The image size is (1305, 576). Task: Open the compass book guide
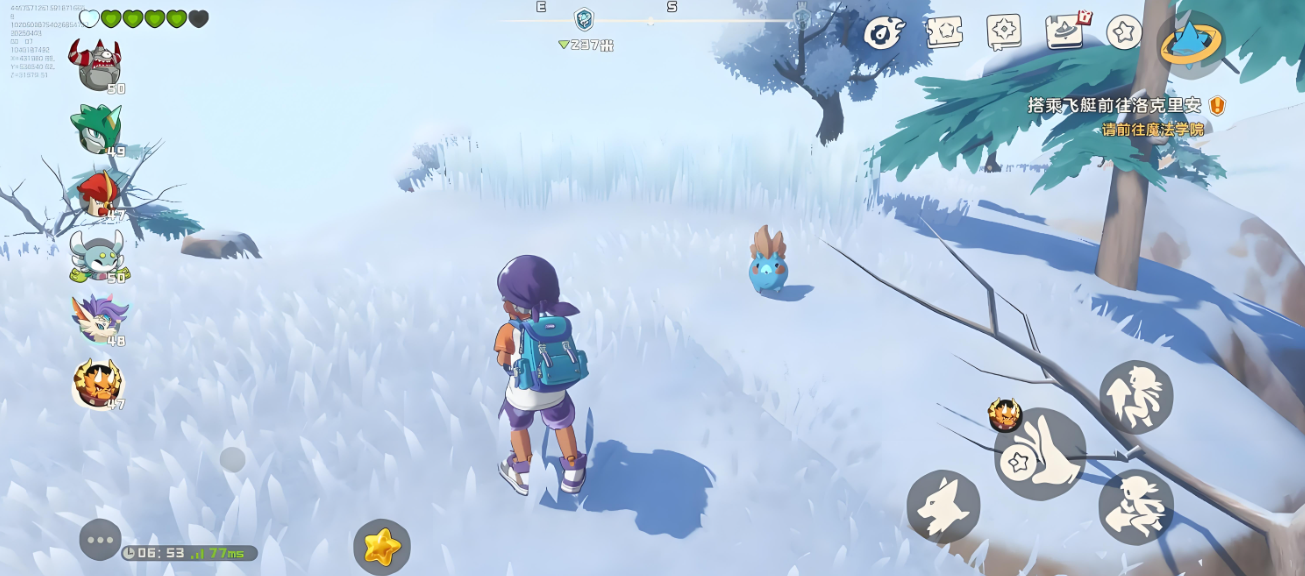coord(1003,32)
